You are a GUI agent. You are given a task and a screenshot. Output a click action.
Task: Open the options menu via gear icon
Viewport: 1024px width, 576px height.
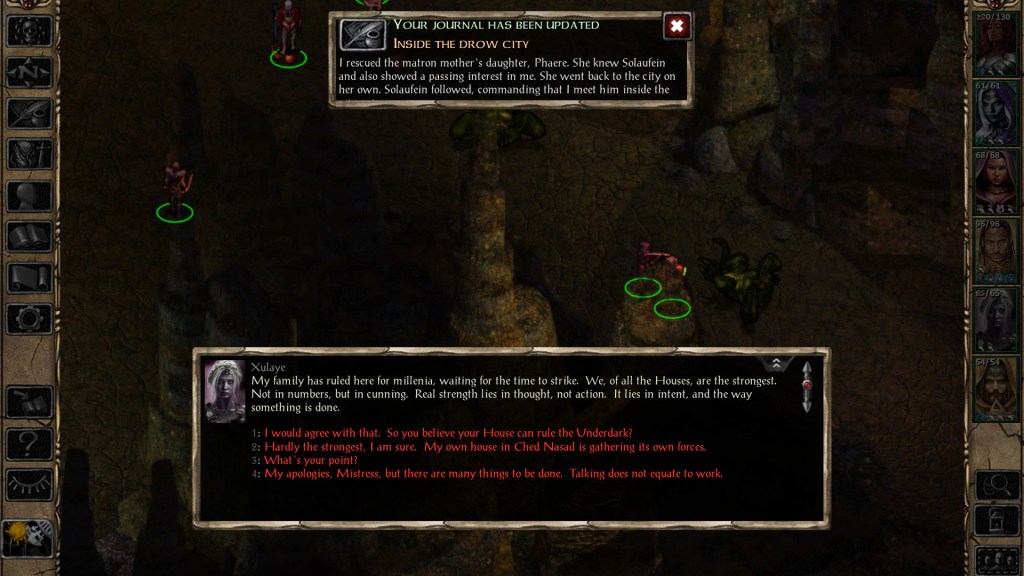click(29, 319)
